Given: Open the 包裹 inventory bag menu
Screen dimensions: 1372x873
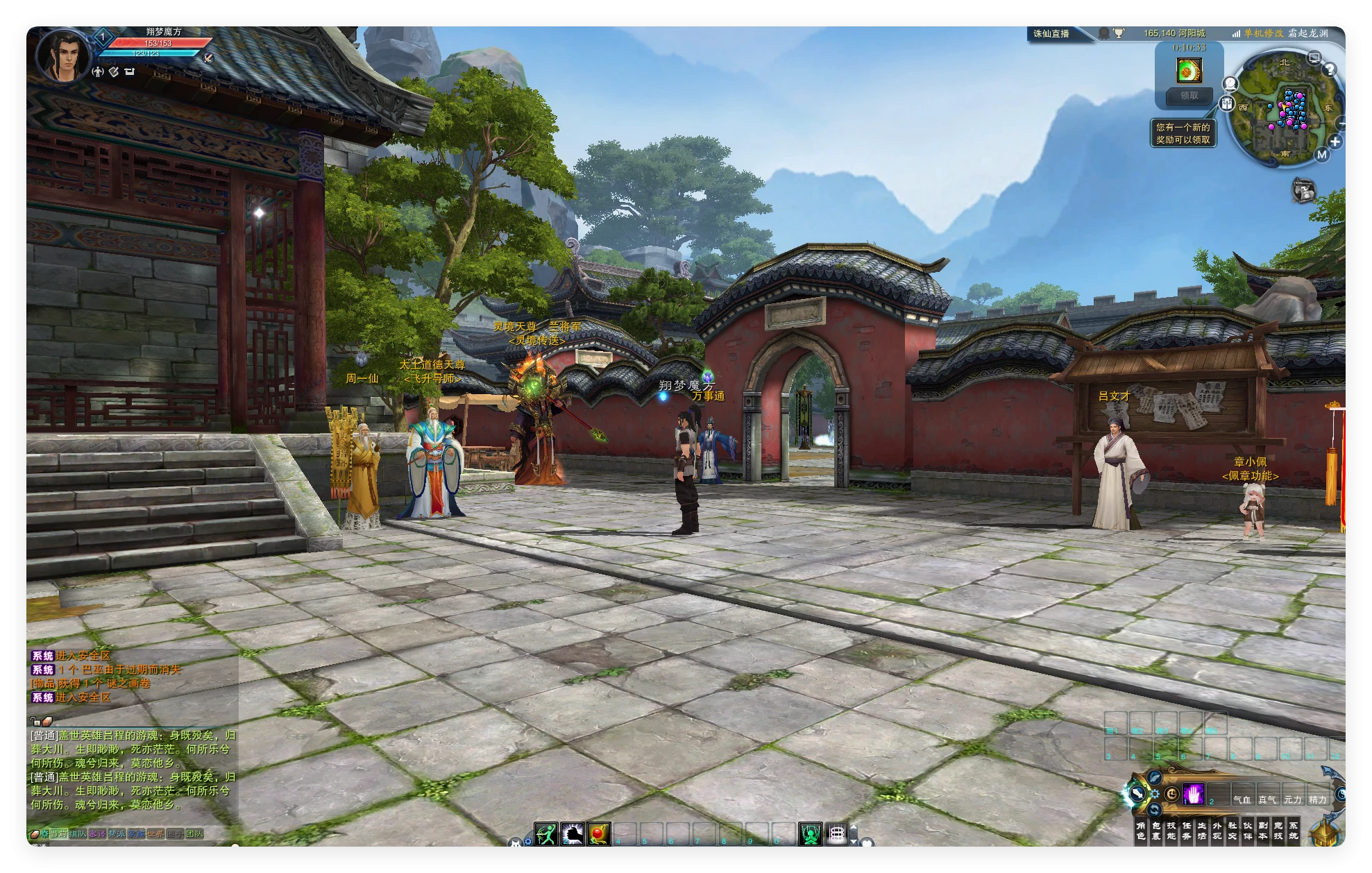Looking at the screenshot, I should point(1156,831).
